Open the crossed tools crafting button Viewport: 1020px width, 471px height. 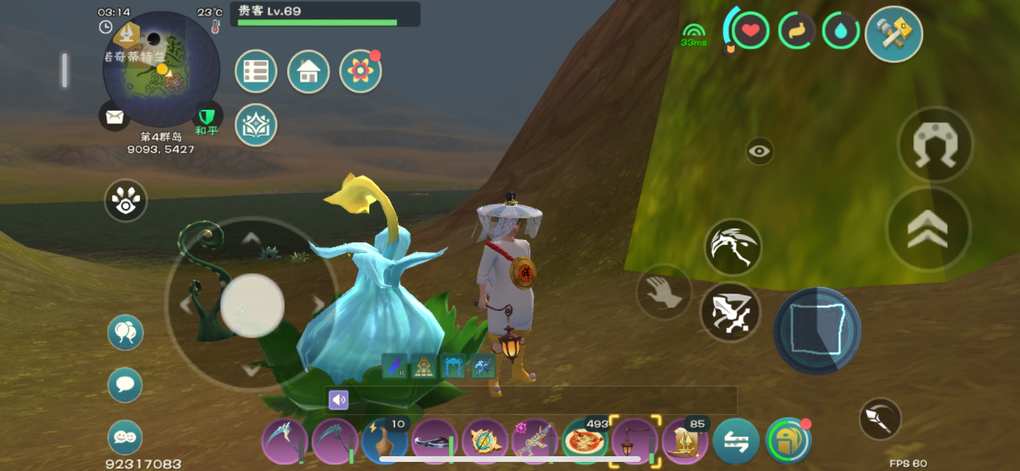click(893, 34)
